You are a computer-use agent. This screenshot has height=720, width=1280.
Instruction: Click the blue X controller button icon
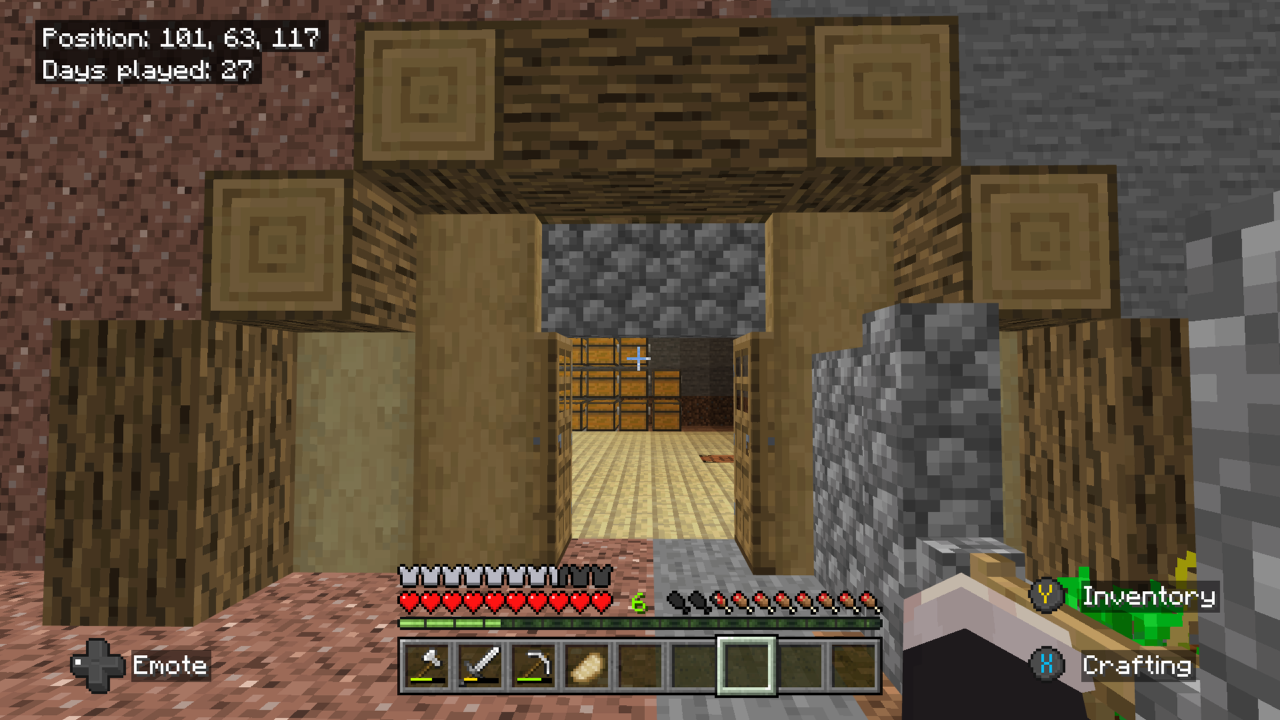coord(1046,665)
